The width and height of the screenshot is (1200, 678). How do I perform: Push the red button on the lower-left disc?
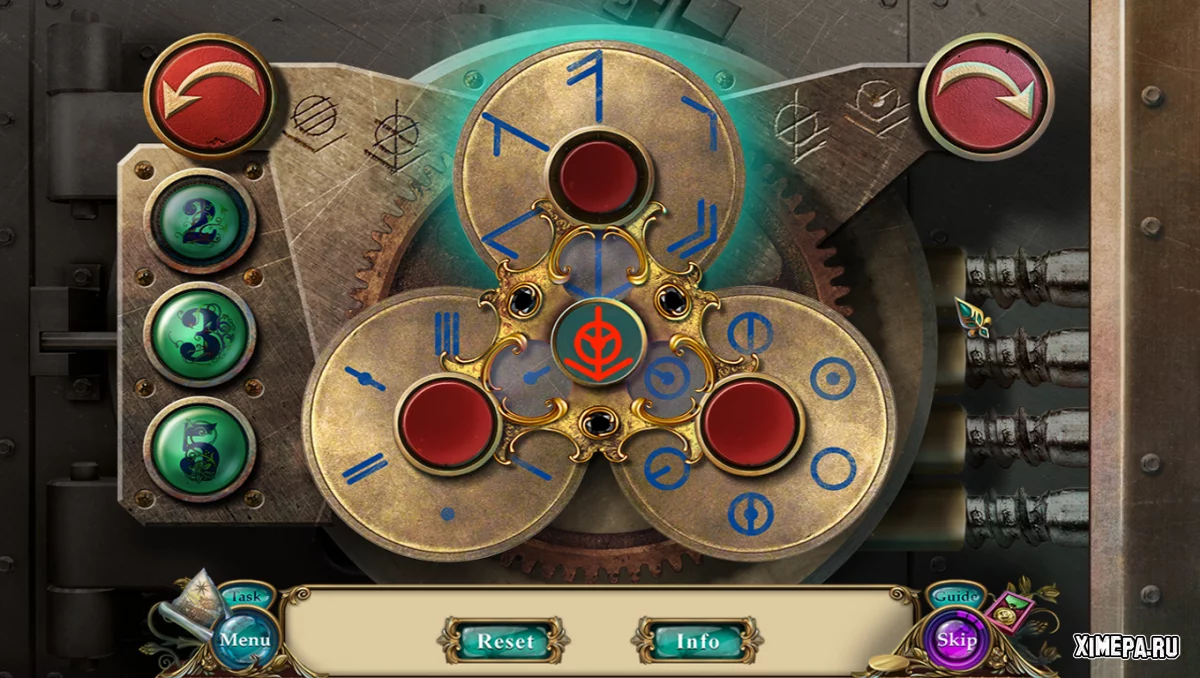coord(447,423)
